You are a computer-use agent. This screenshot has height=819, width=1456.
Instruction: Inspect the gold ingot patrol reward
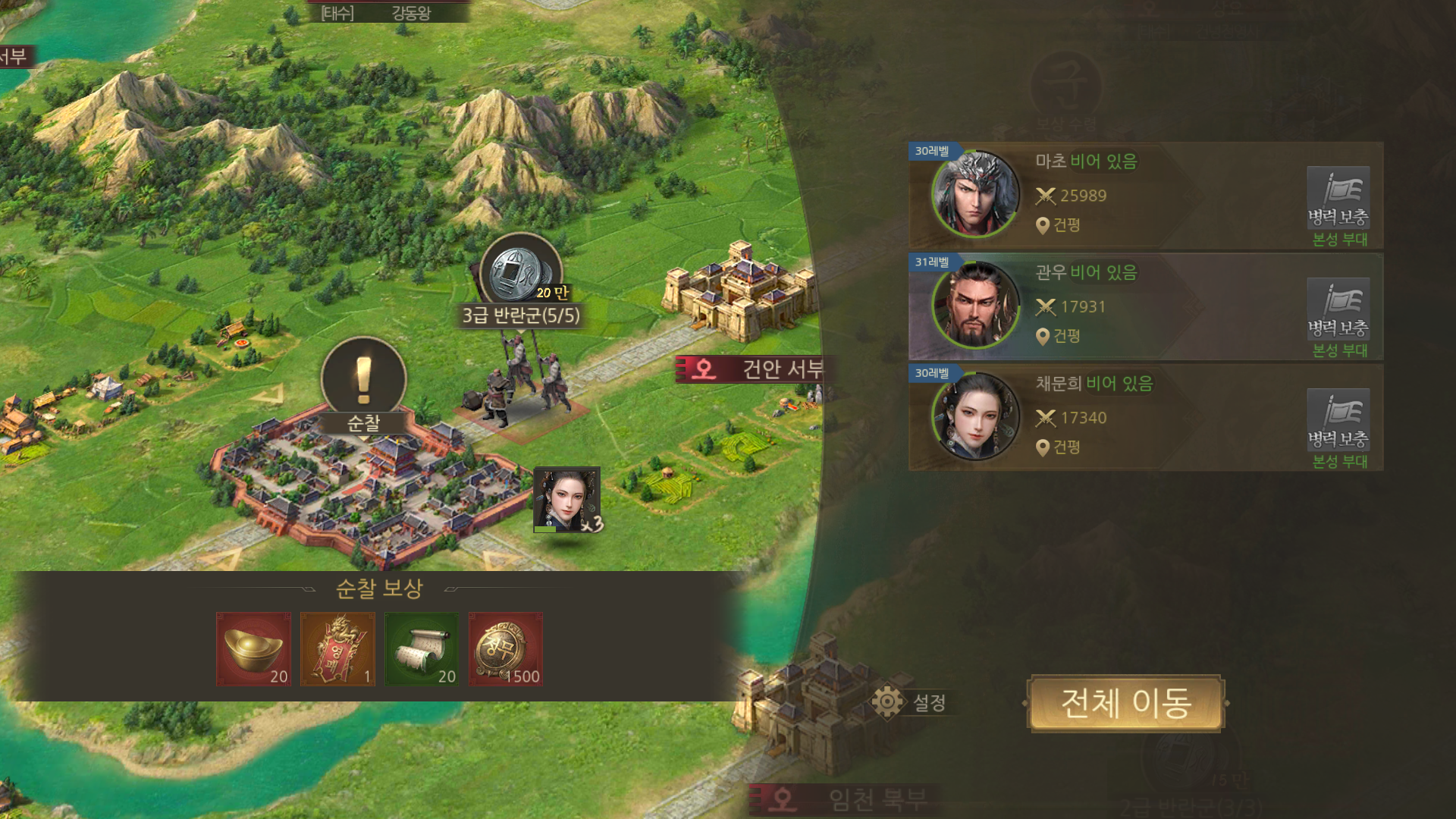click(253, 649)
